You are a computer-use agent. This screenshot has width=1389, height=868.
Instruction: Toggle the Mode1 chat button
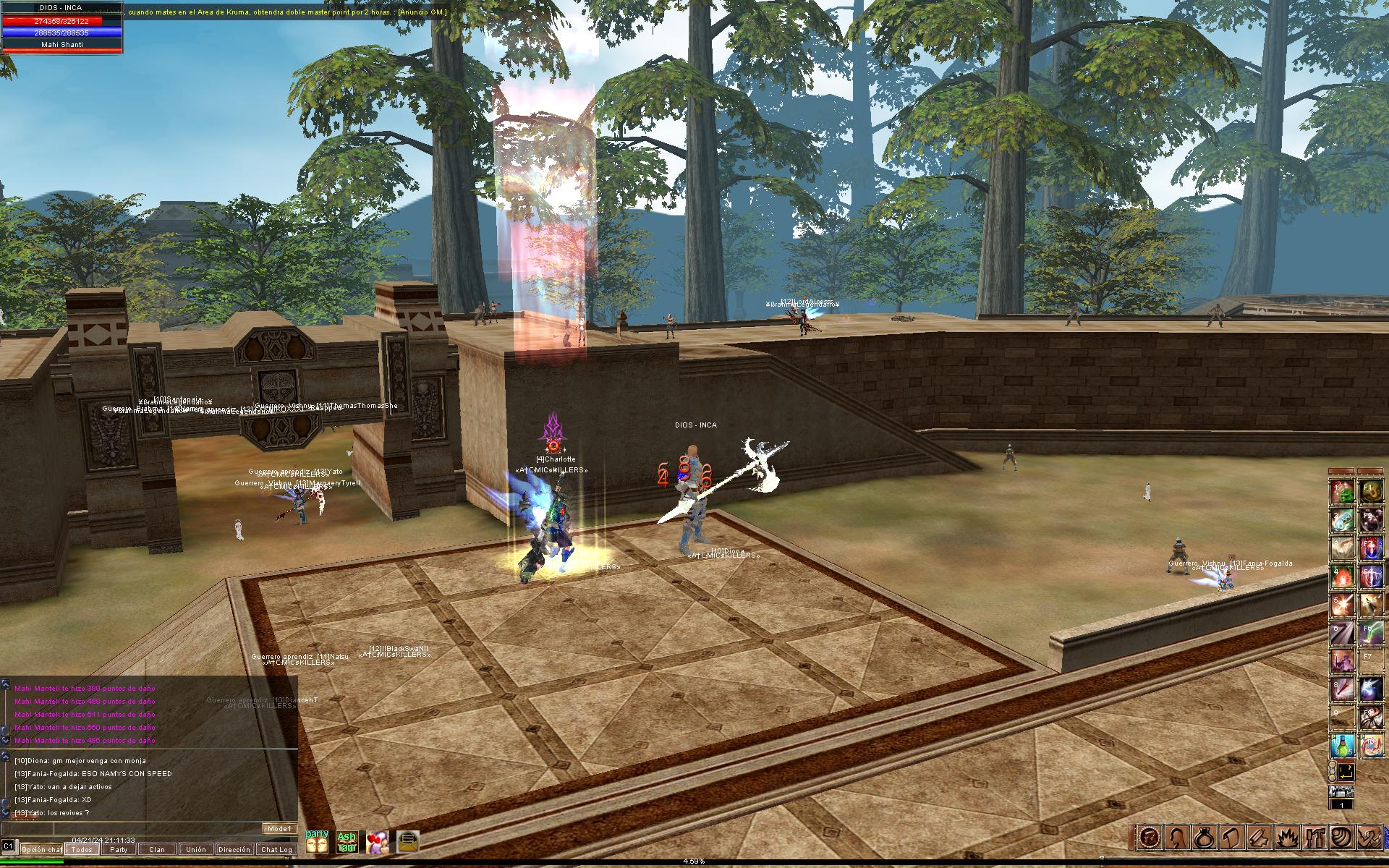(279, 828)
